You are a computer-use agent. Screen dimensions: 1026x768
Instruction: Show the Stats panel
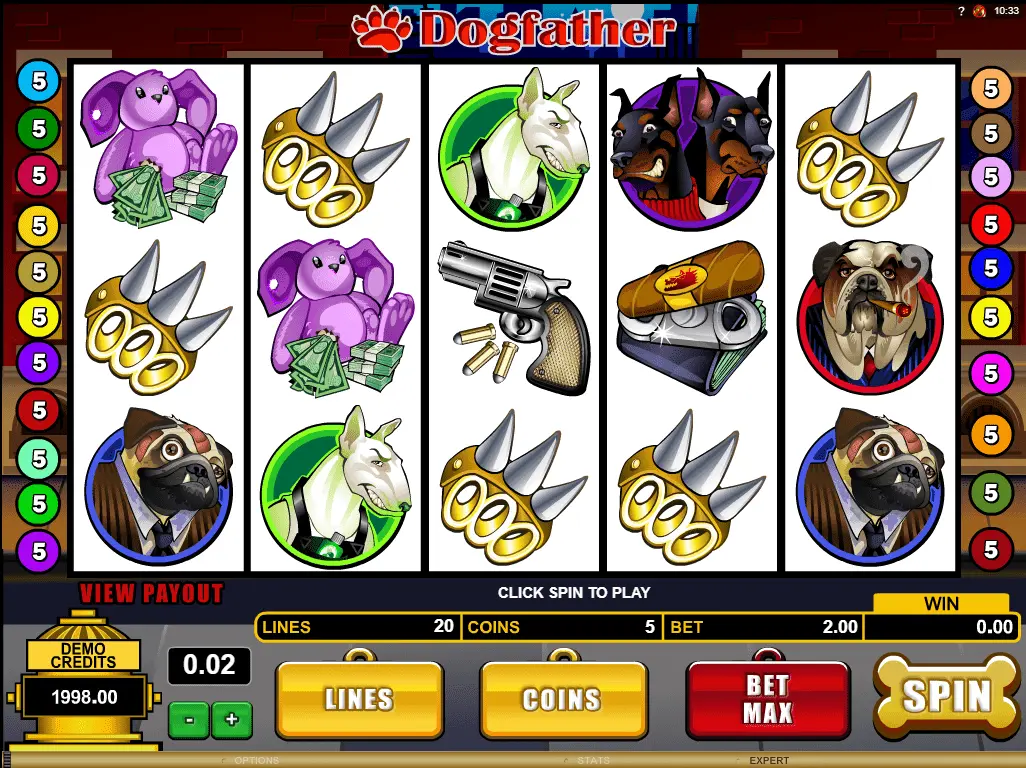tap(593, 761)
